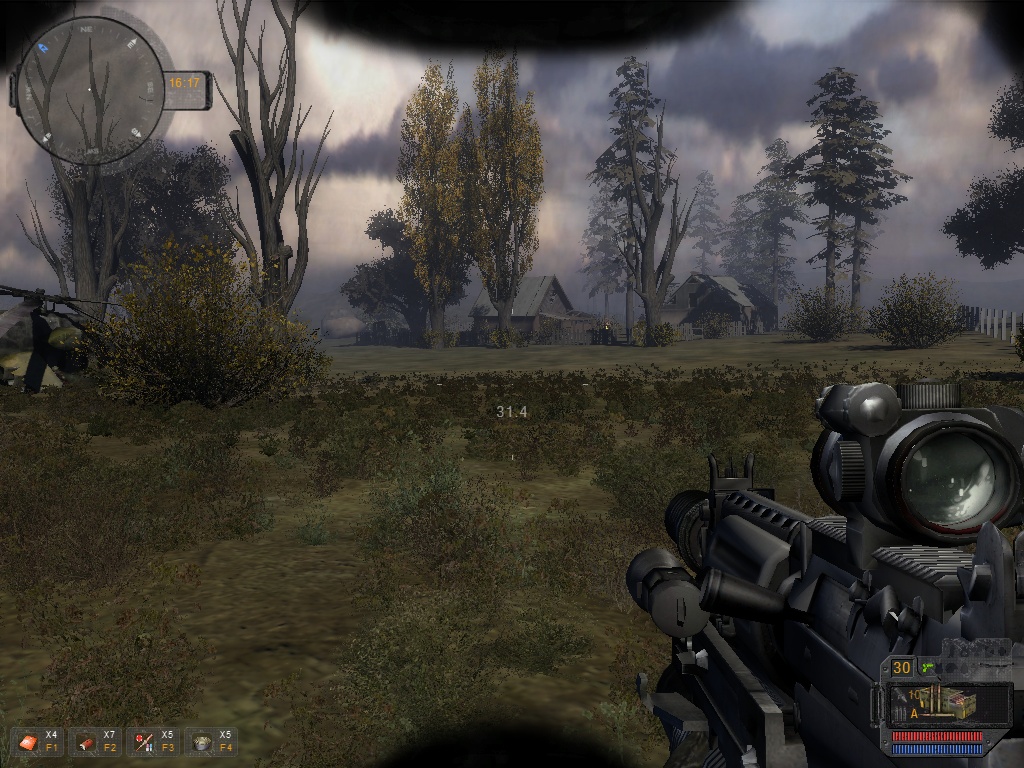This screenshot has width=1024, height=768.
Task: Click the circular minimap compass
Action: pos(90,90)
